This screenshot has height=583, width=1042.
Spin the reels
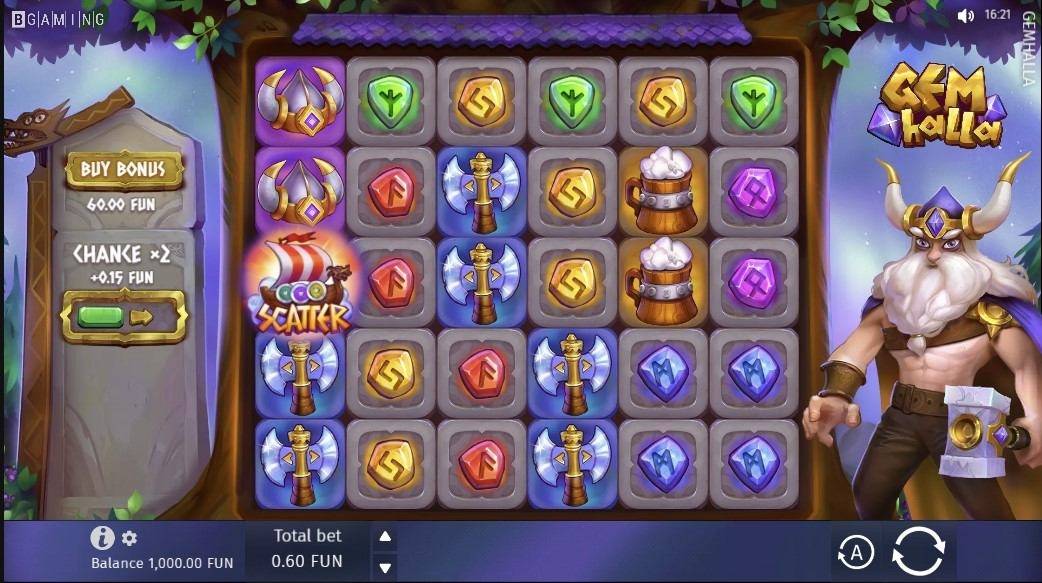coord(918,551)
